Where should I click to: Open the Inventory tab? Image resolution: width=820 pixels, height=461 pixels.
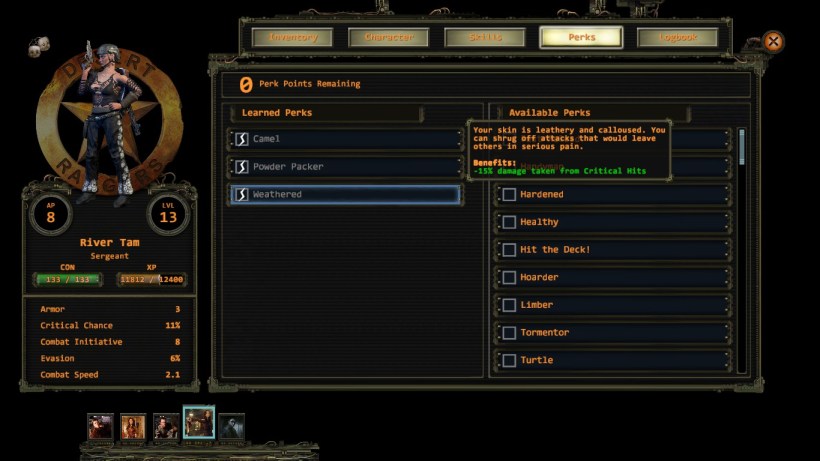(293, 38)
